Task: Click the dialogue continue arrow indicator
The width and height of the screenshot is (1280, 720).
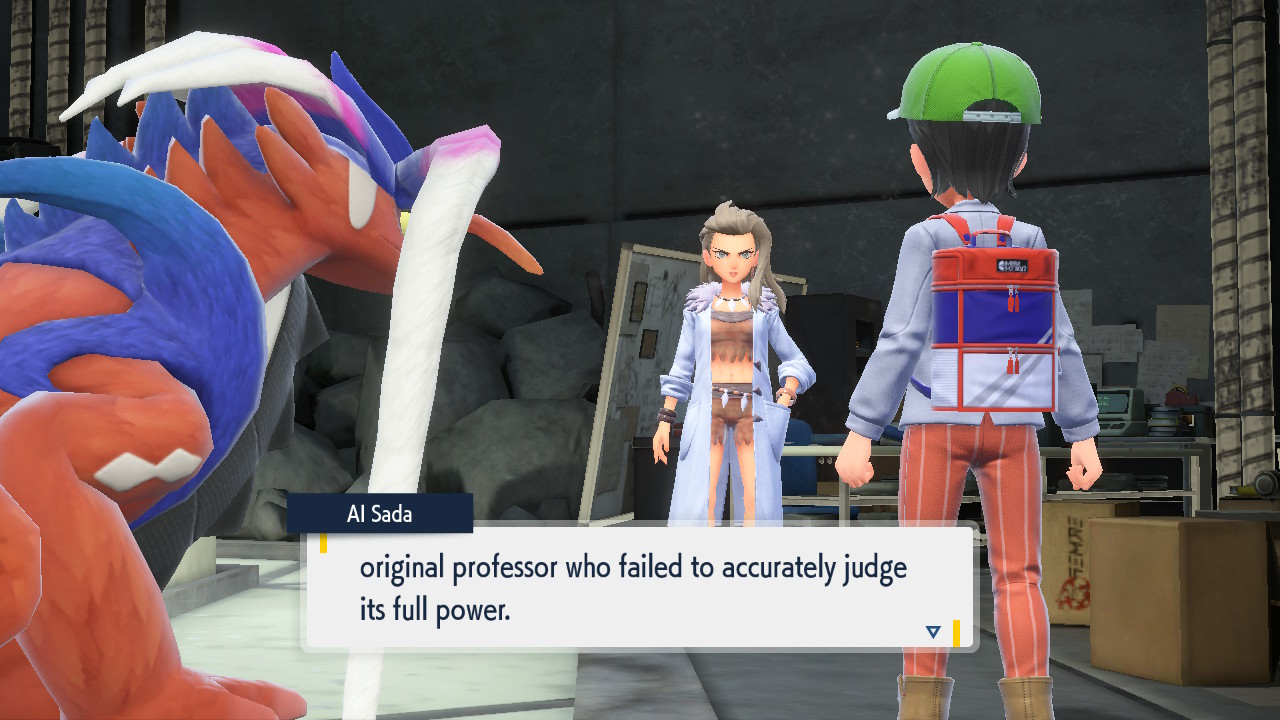Action: pyautogui.click(x=933, y=631)
